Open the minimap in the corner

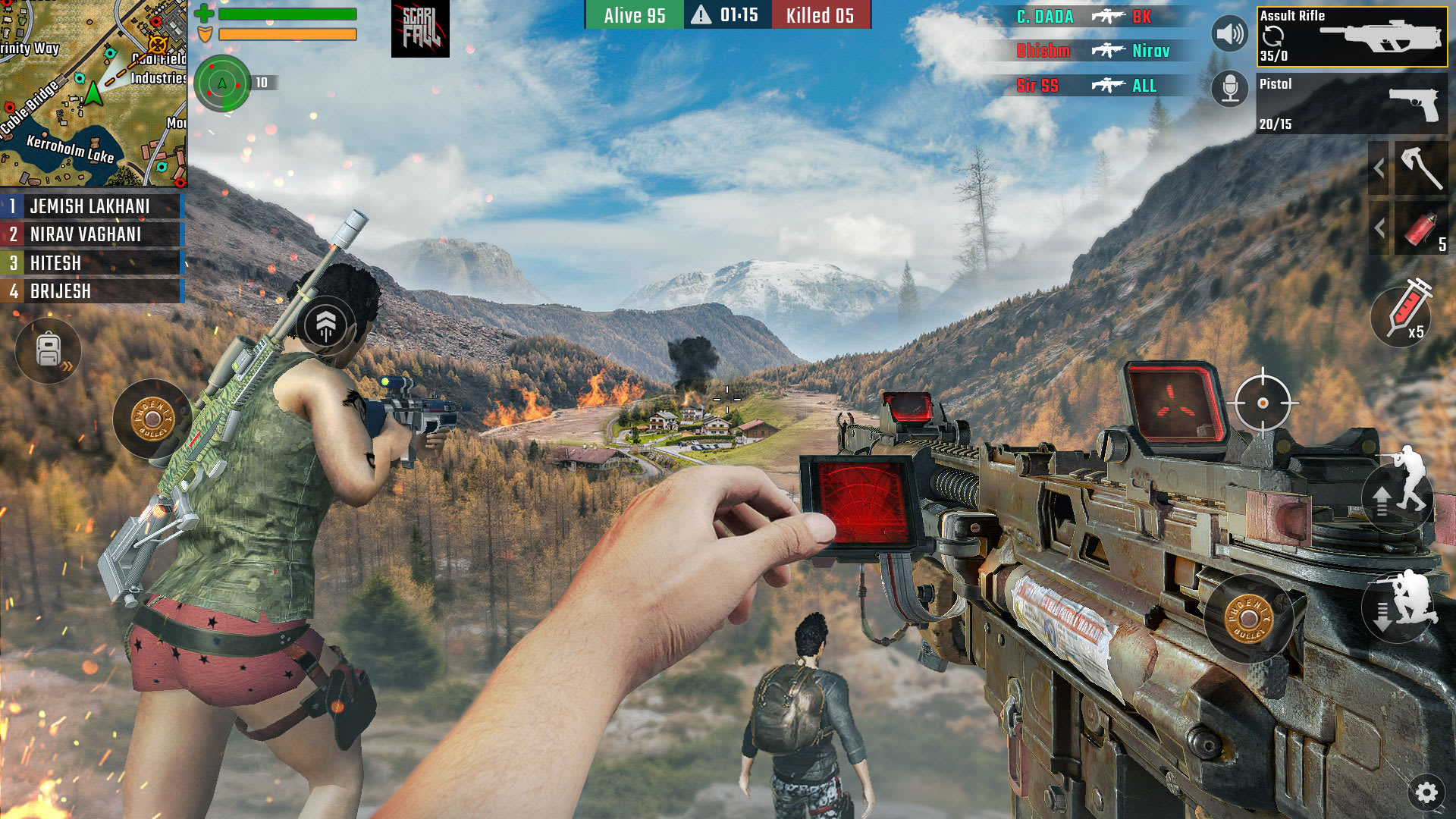point(93,93)
